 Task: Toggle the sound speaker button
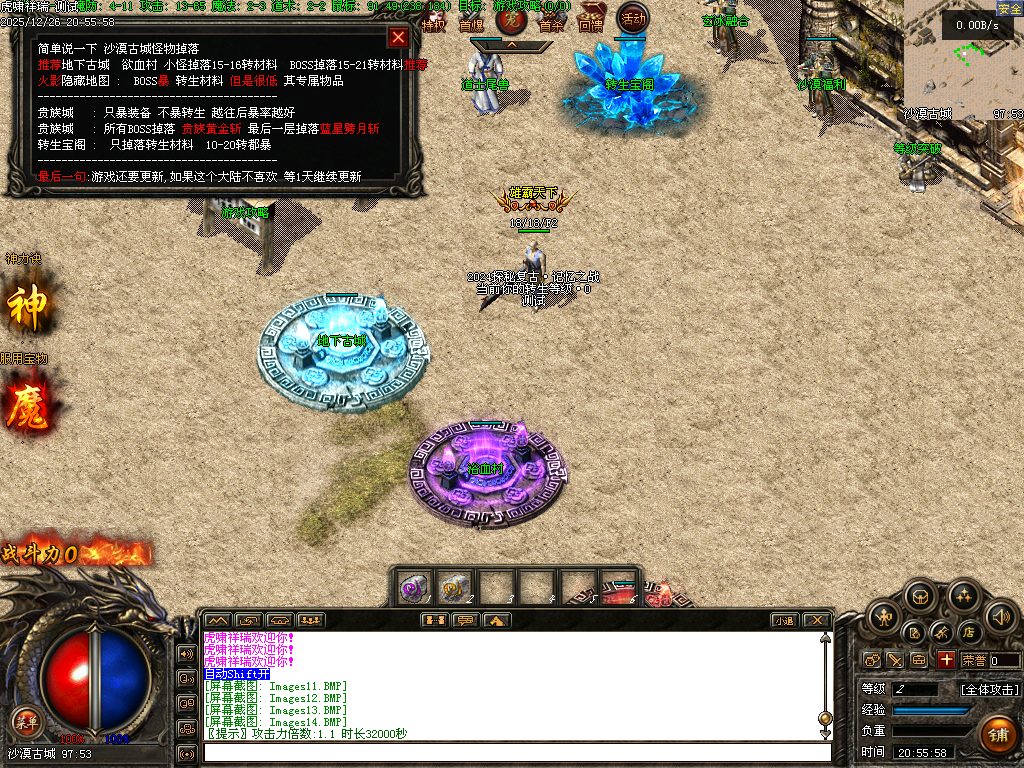click(x=1000, y=616)
